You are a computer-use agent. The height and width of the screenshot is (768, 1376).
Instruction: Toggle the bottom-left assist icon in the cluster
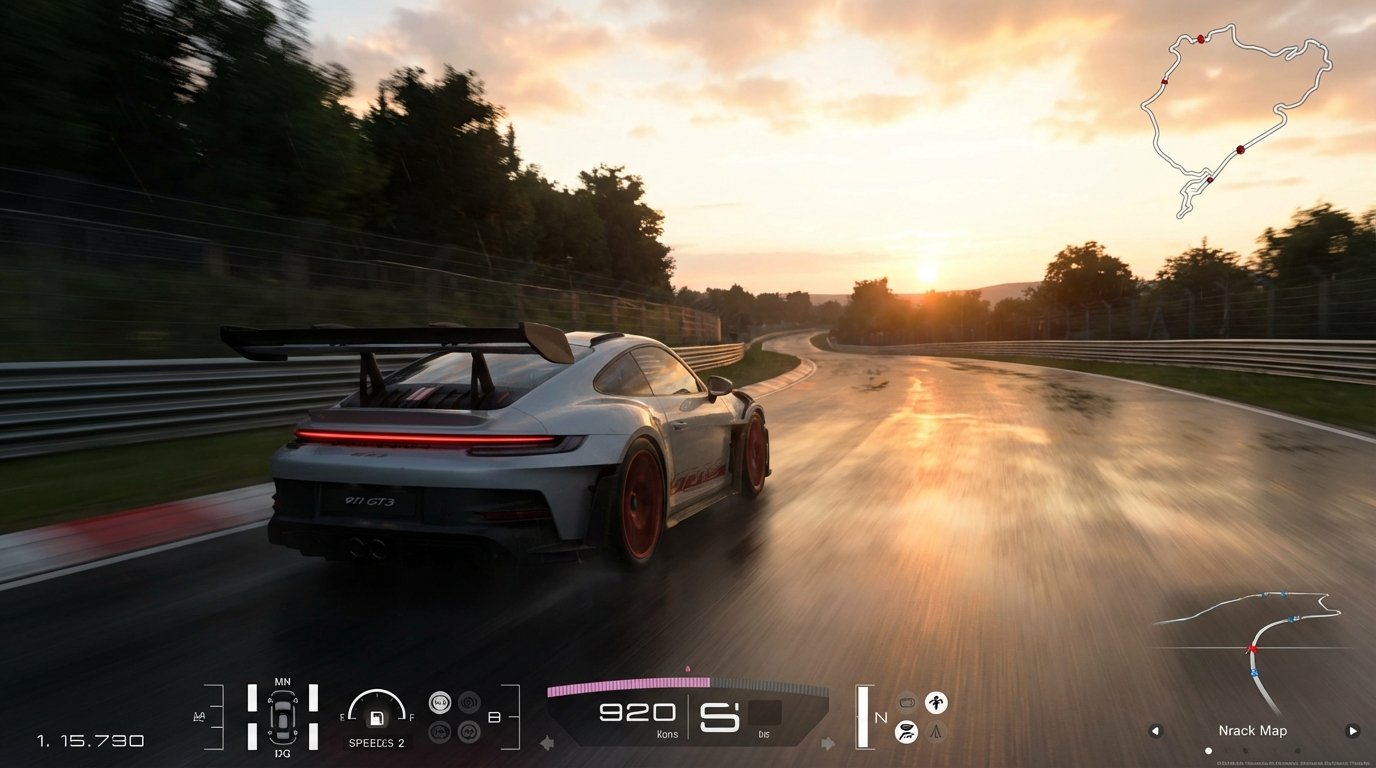click(x=440, y=731)
